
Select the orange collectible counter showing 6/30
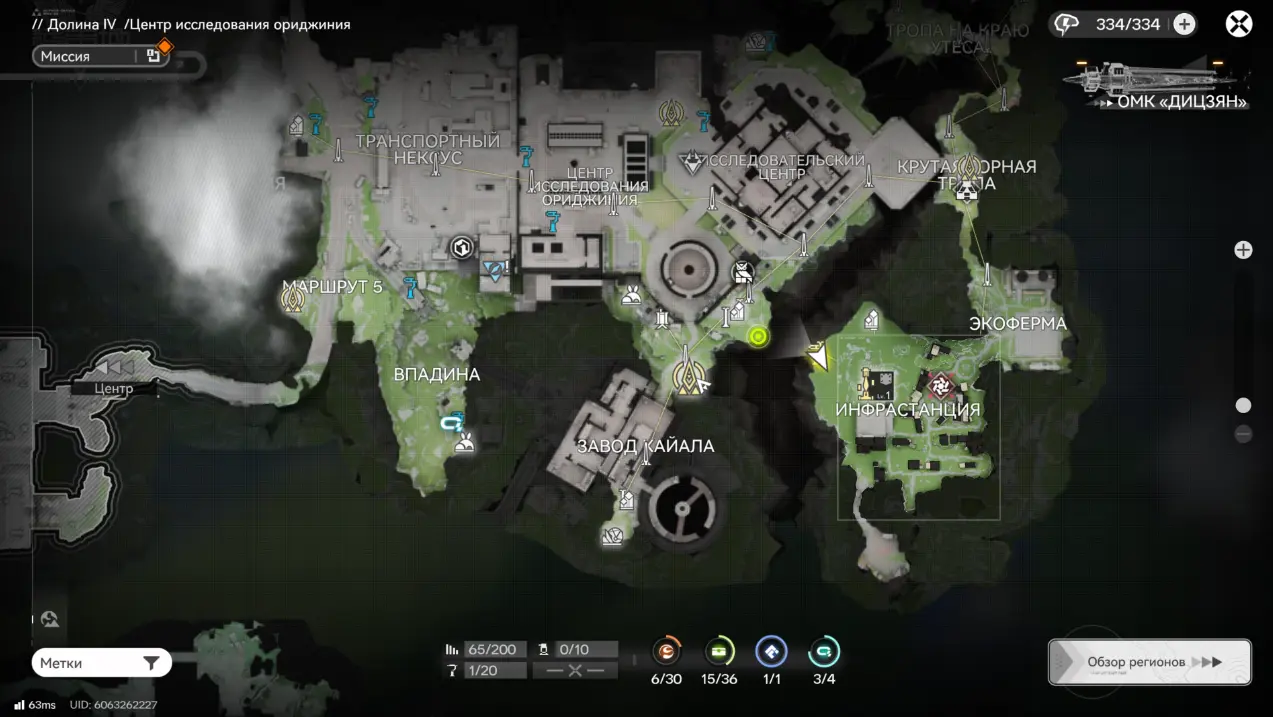666,652
